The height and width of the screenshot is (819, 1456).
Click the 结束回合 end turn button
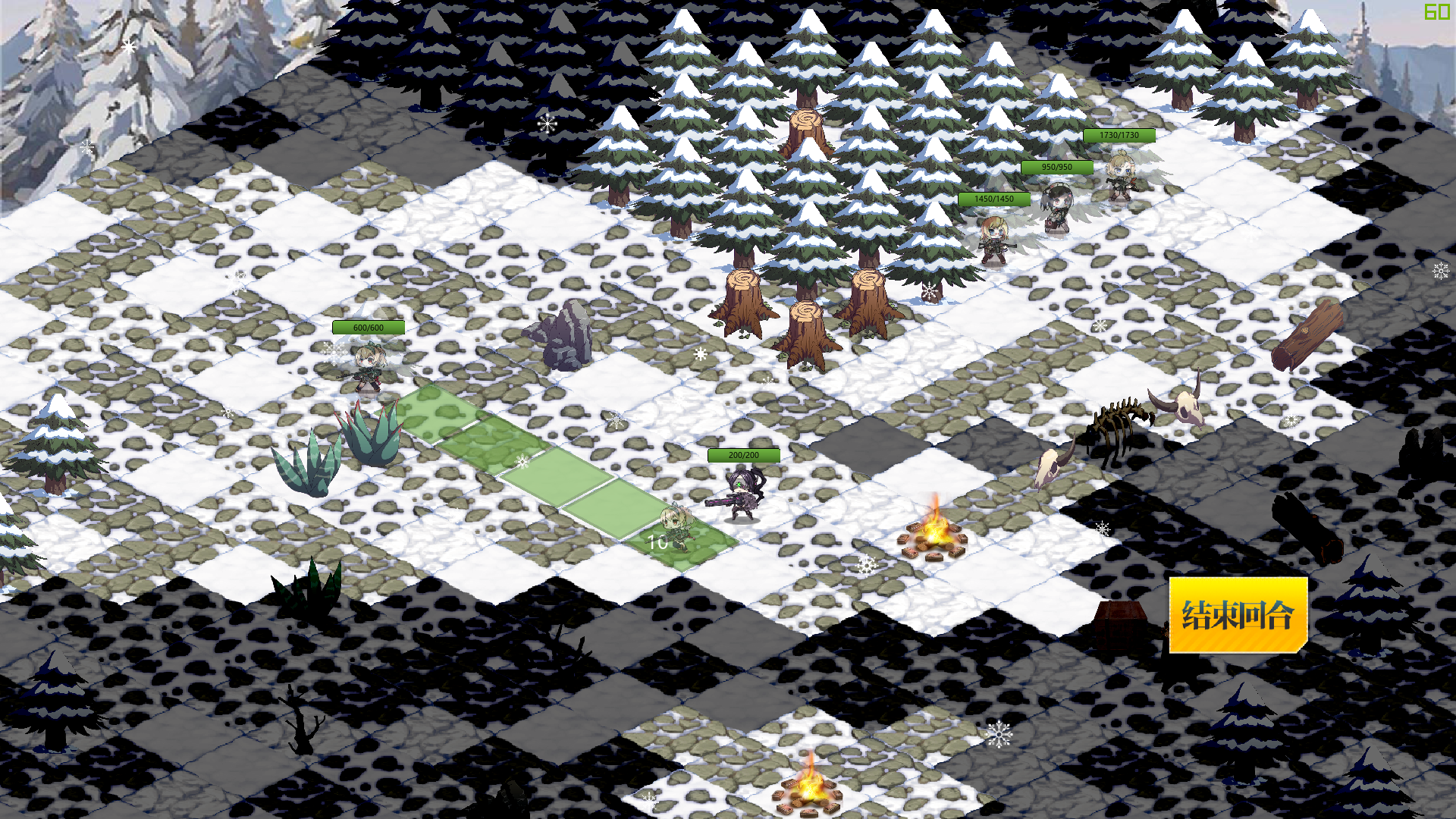point(1238,615)
